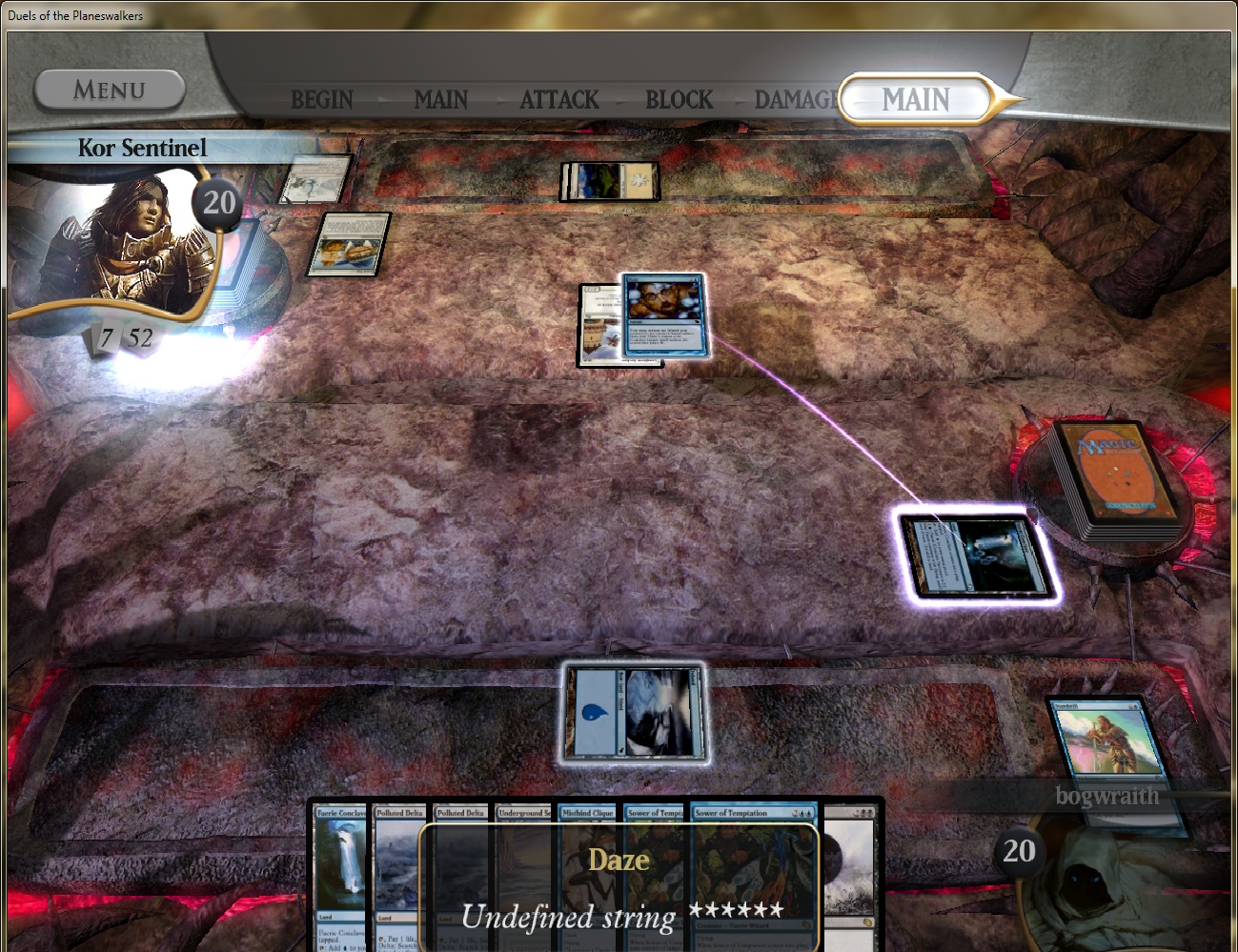This screenshot has width=1238, height=952.
Task: Click the DAMAGE phase label
Action: [796, 99]
